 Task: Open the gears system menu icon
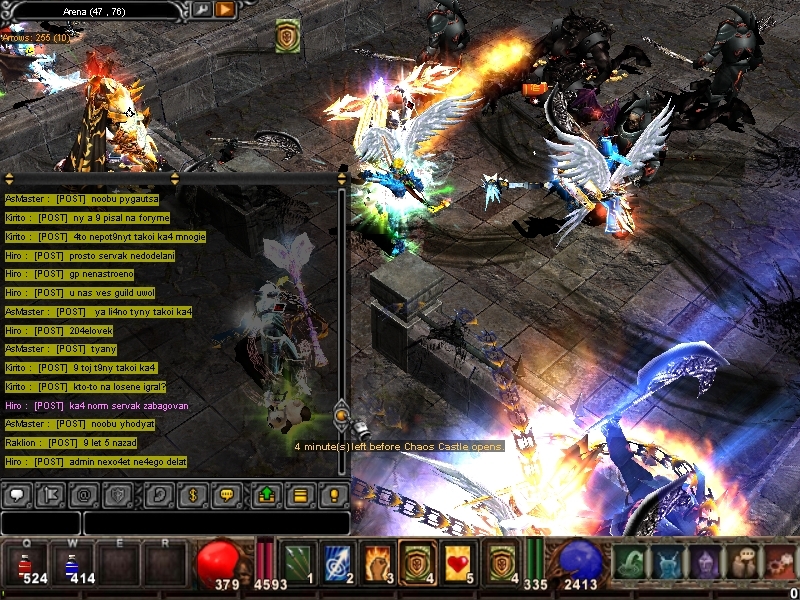pos(780,562)
